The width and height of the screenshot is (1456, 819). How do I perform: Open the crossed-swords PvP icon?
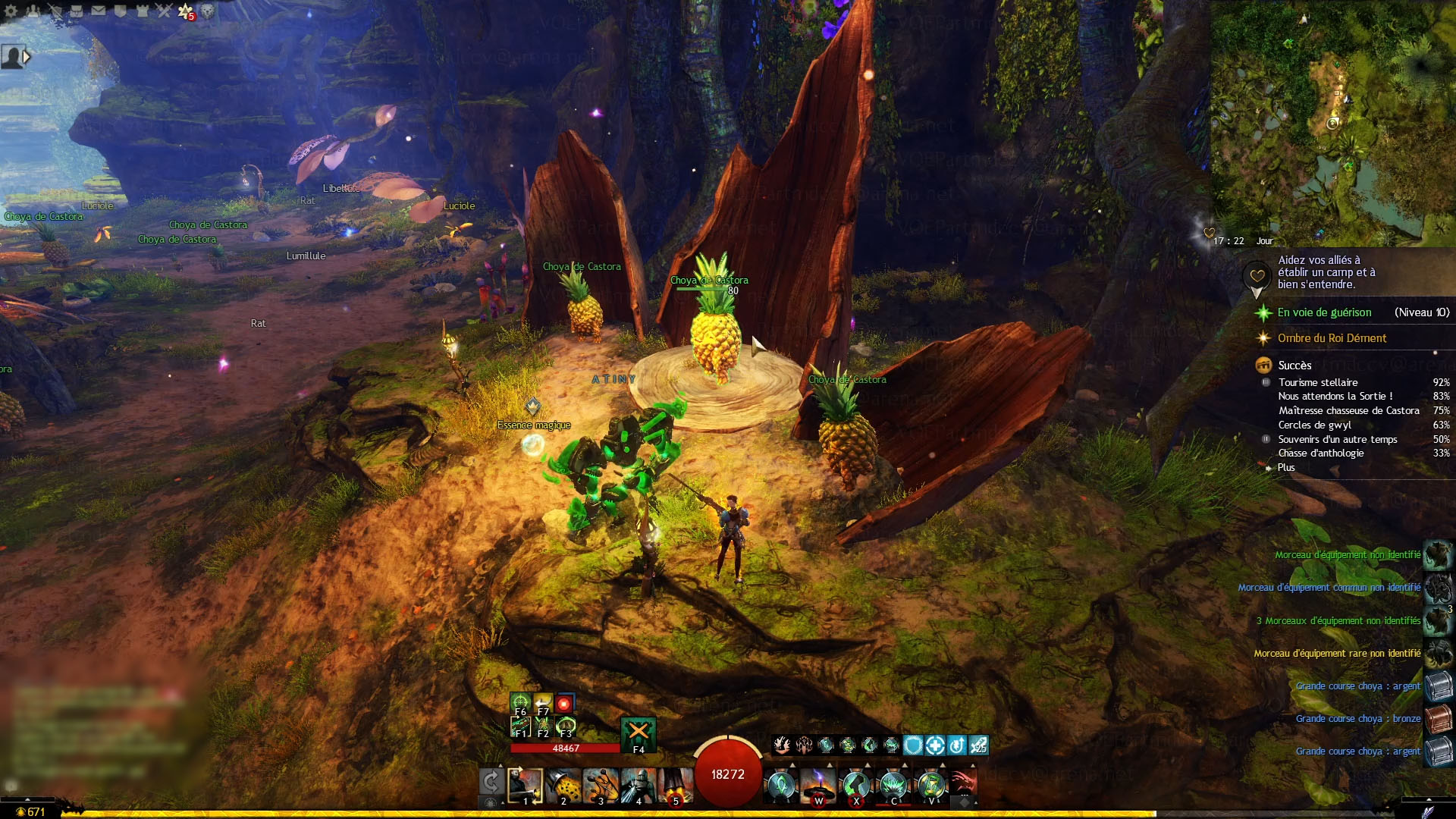pos(164,11)
